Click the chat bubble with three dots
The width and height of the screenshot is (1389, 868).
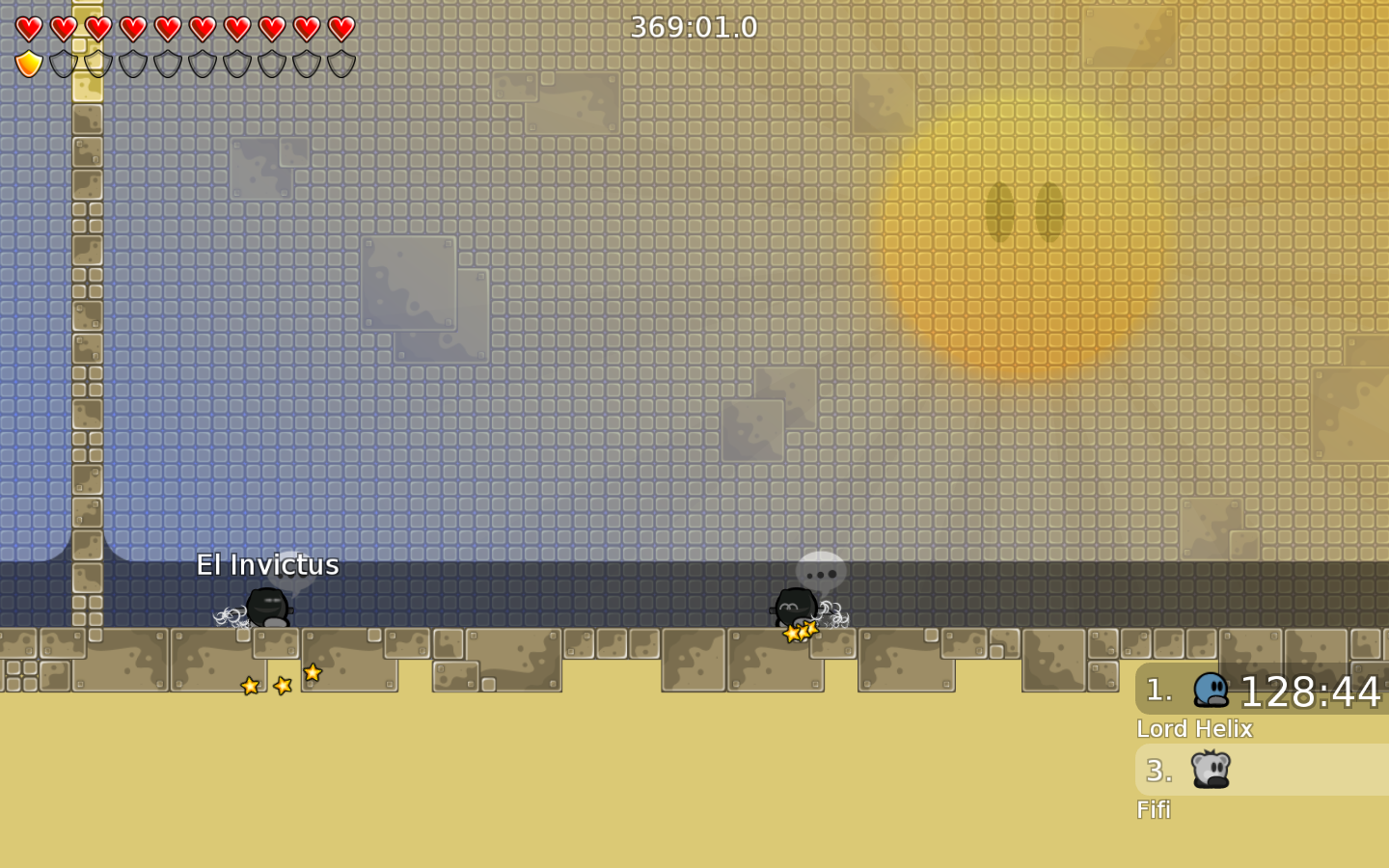820,569
